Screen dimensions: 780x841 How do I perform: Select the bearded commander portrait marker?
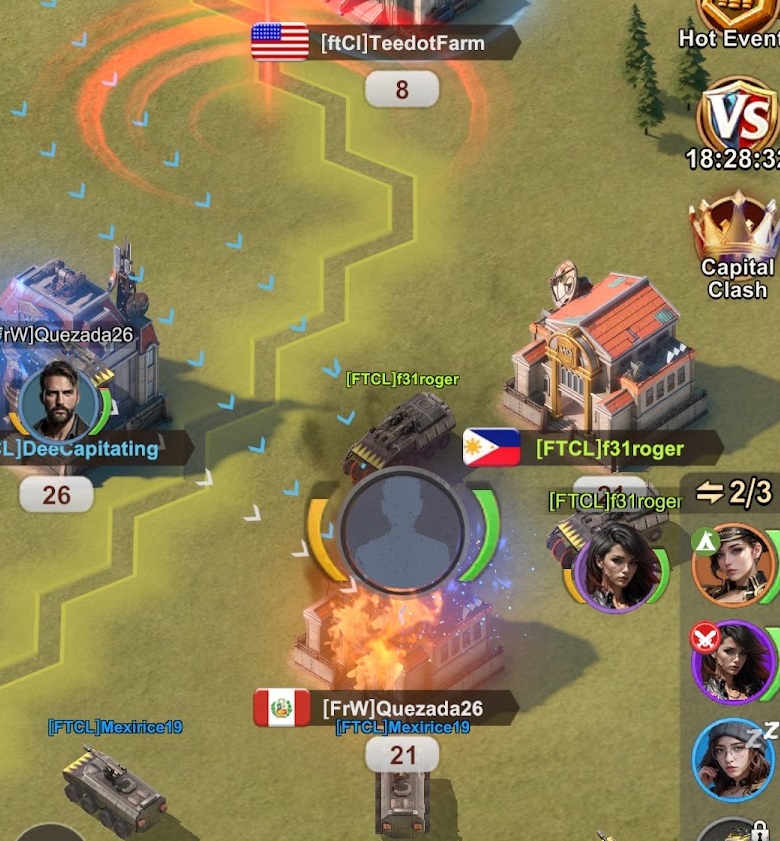click(x=58, y=402)
